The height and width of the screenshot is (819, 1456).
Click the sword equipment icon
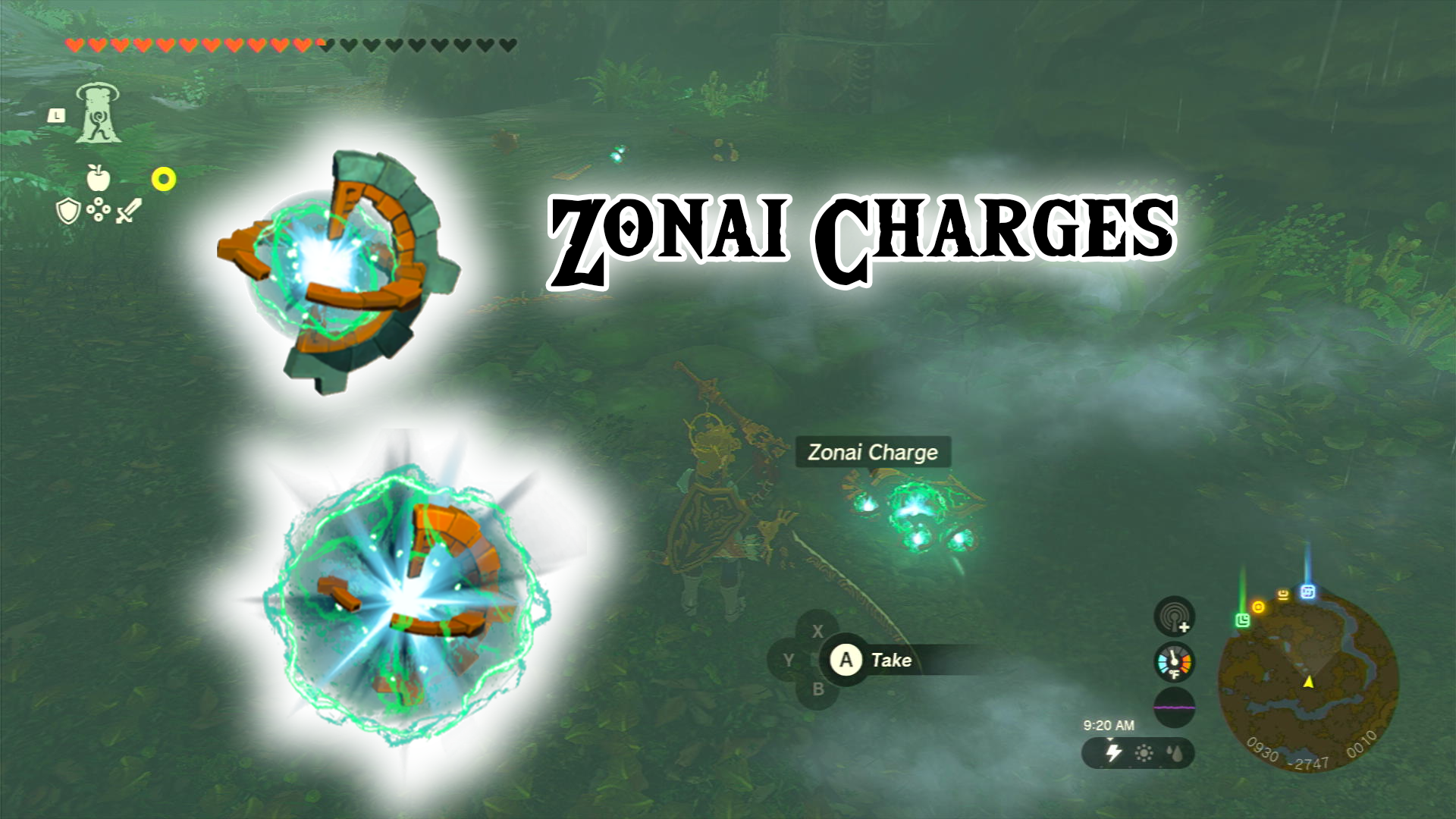point(130,209)
